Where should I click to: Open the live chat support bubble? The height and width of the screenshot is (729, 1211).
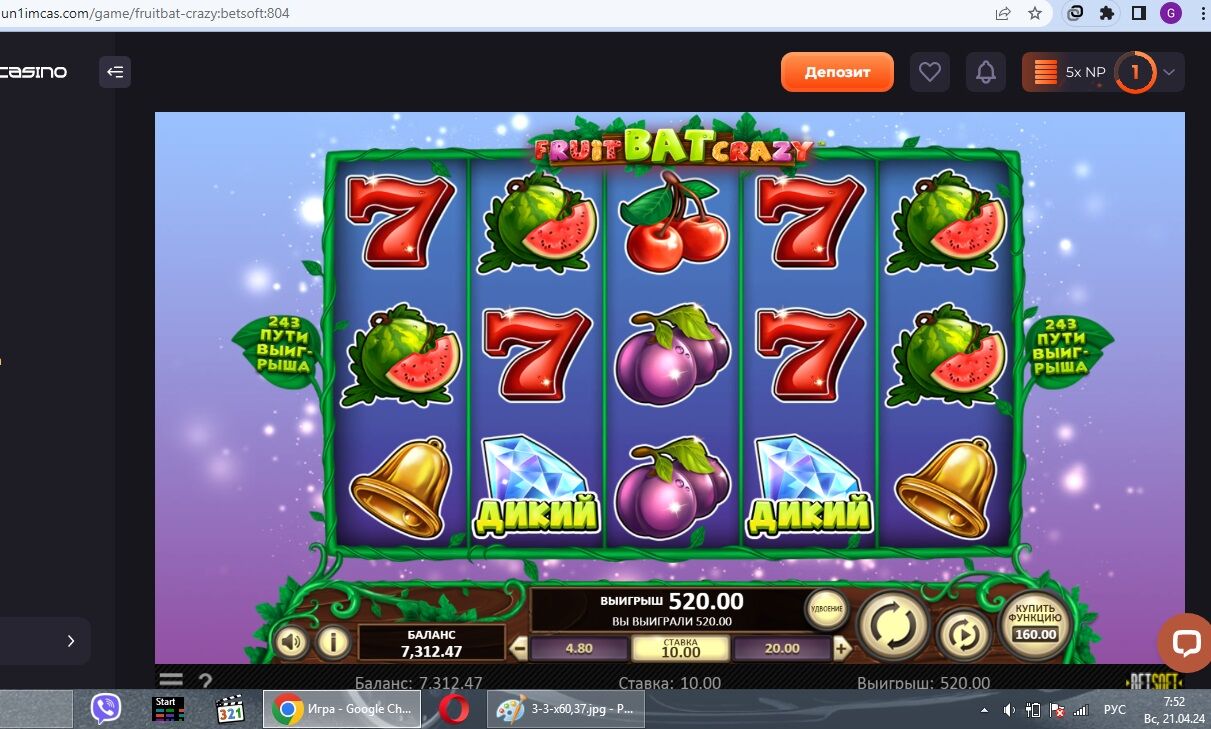(x=1185, y=642)
